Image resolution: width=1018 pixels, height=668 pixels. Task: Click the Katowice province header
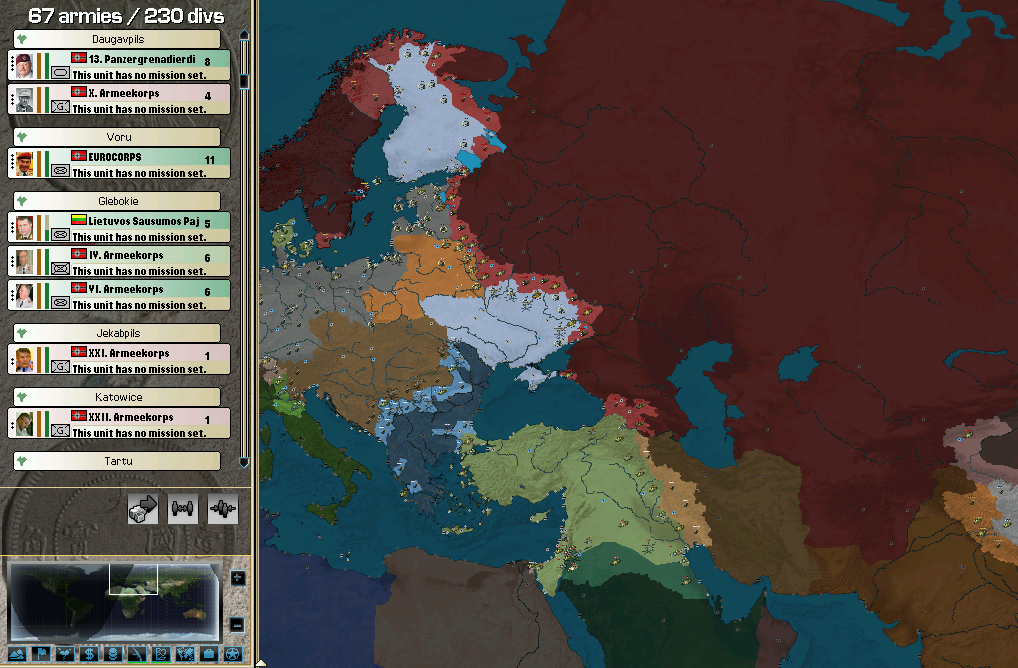point(116,397)
